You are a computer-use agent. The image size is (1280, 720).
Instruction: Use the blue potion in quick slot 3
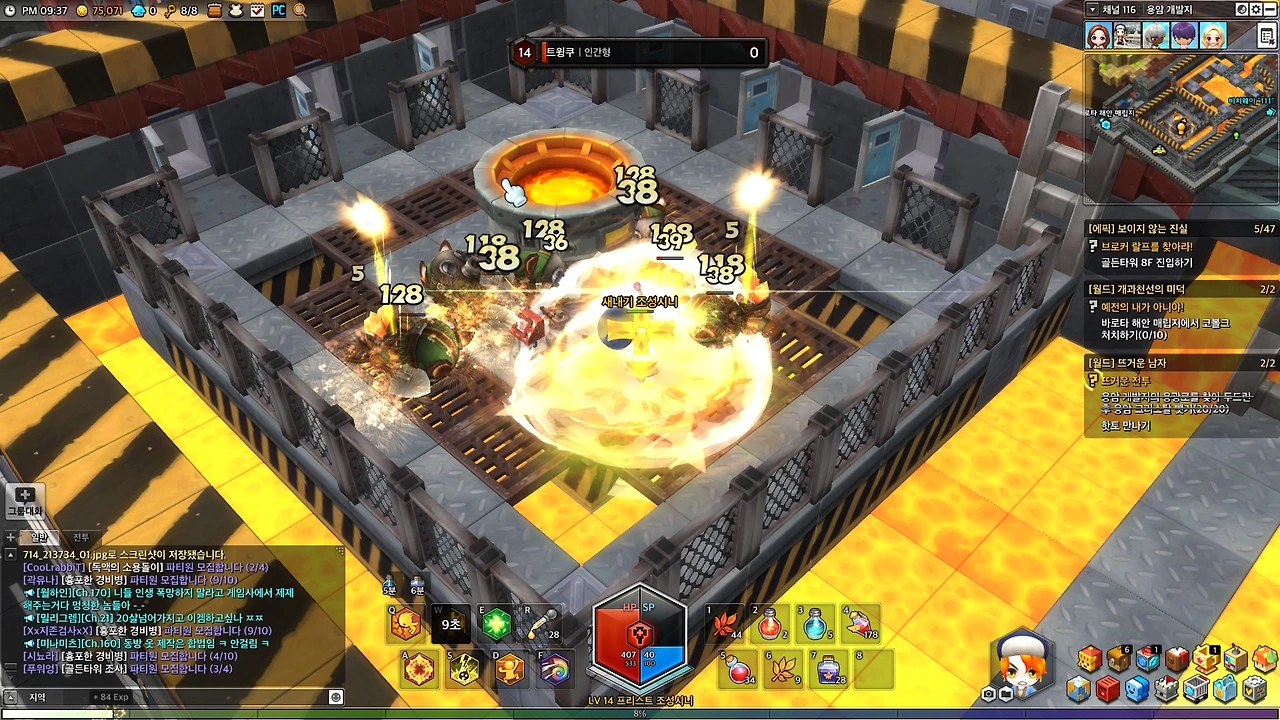[x=816, y=625]
